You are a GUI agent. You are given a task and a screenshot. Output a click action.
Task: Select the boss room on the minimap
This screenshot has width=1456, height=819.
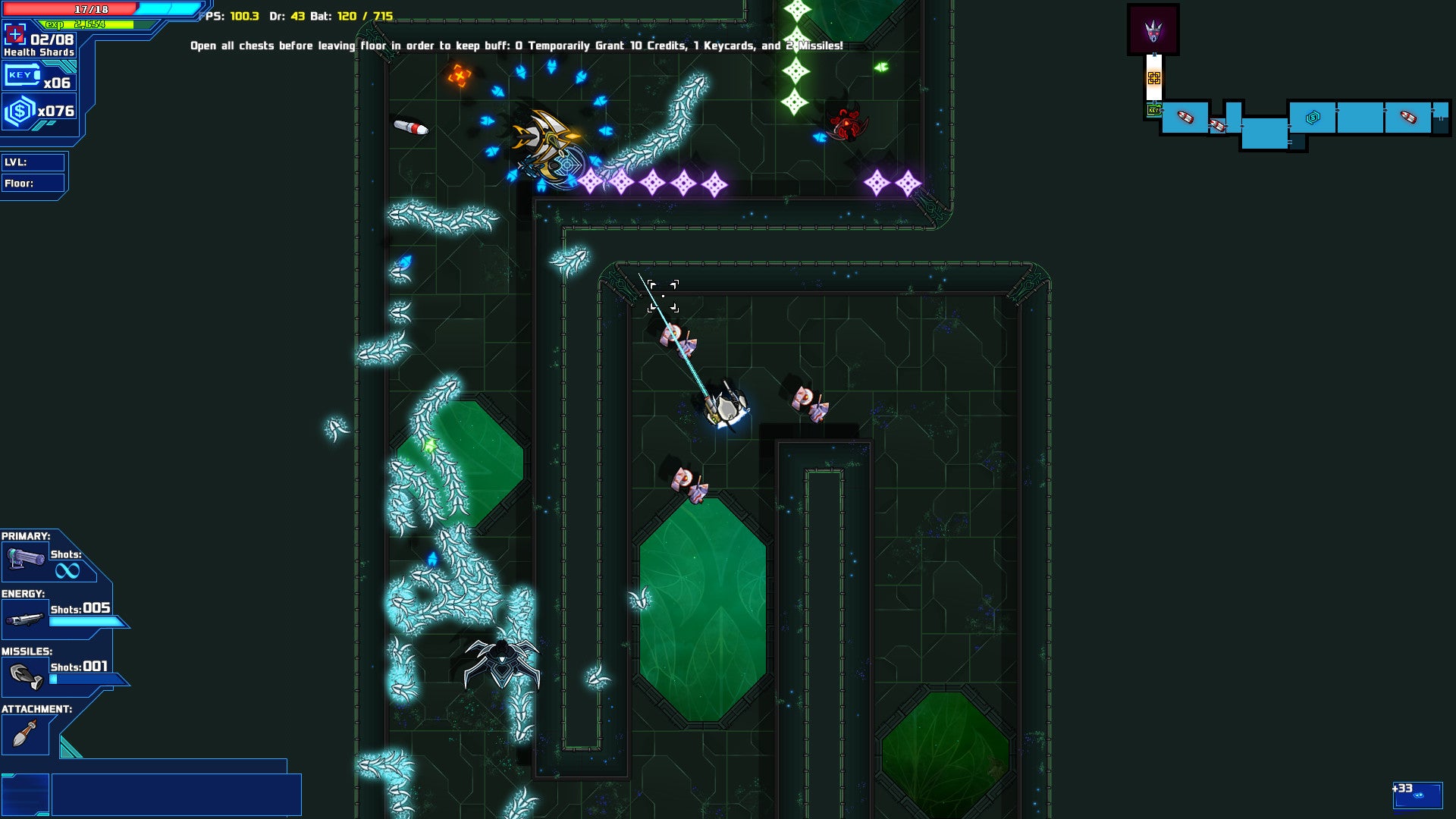pyautogui.click(x=1153, y=30)
